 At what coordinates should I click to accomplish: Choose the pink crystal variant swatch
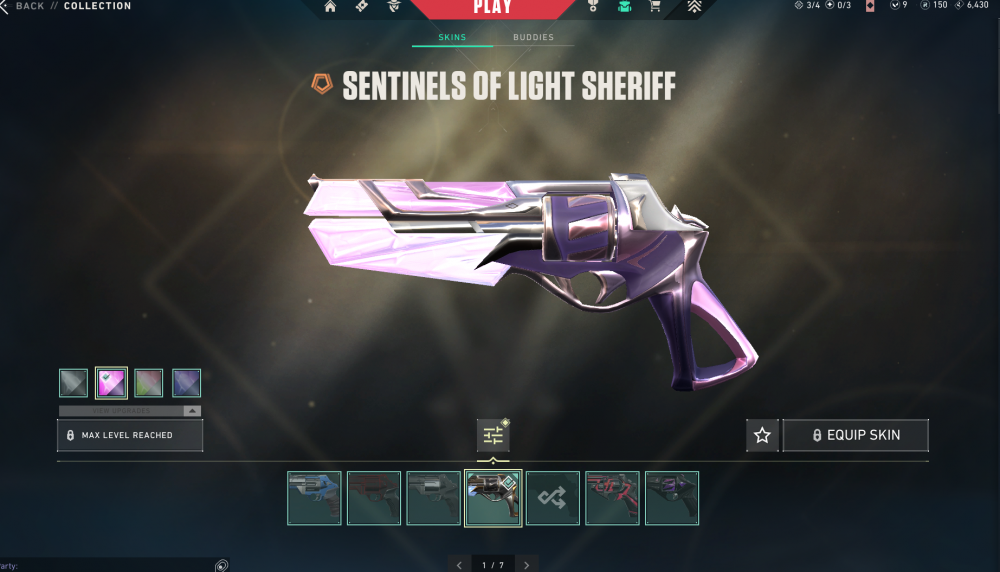click(111, 383)
